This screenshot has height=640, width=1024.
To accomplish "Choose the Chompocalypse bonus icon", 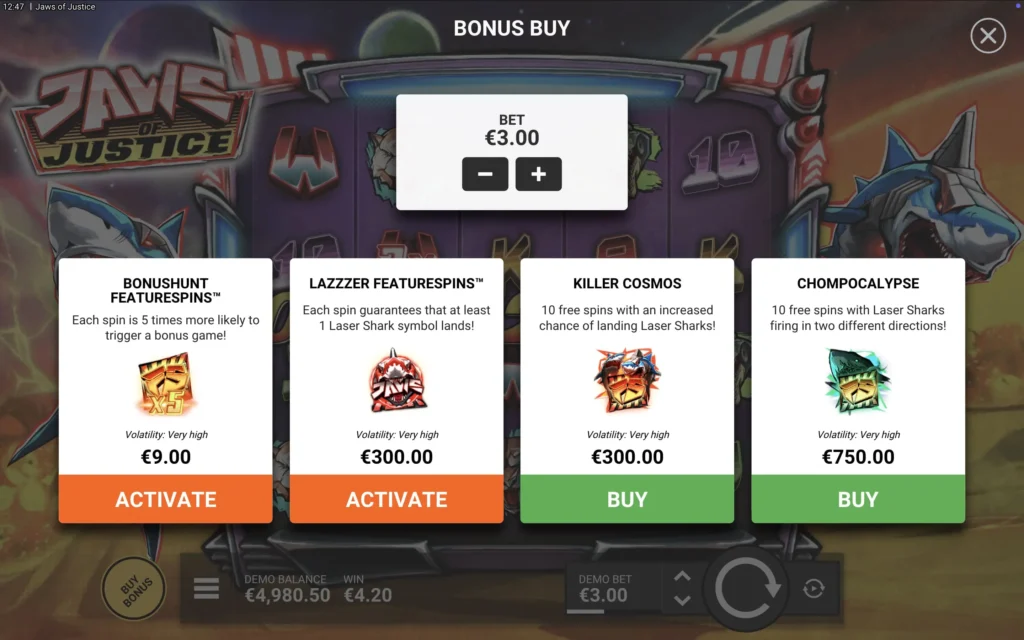I will [858, 382].
